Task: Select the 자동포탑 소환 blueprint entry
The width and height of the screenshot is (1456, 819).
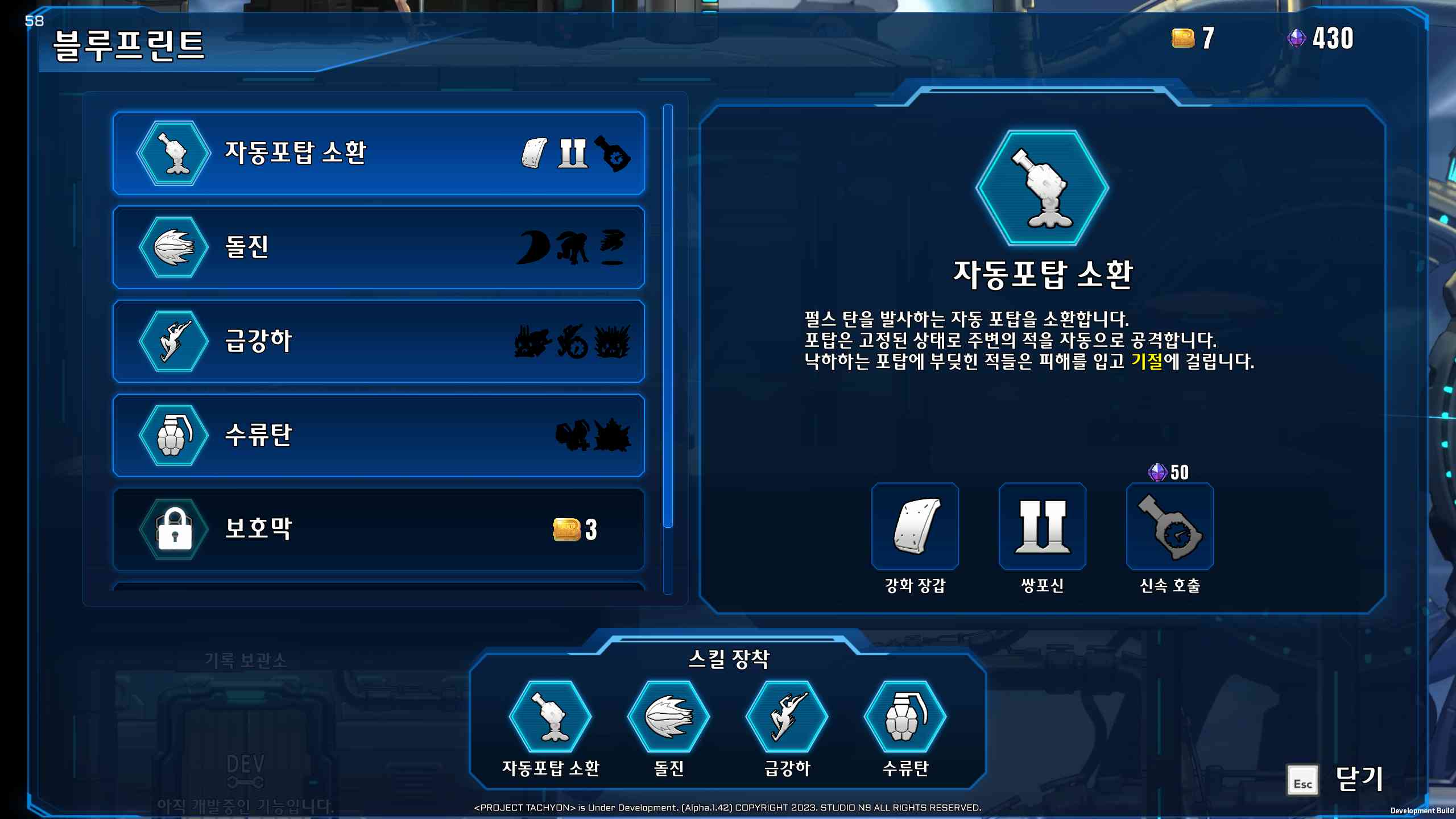Action: pos(378,154)
